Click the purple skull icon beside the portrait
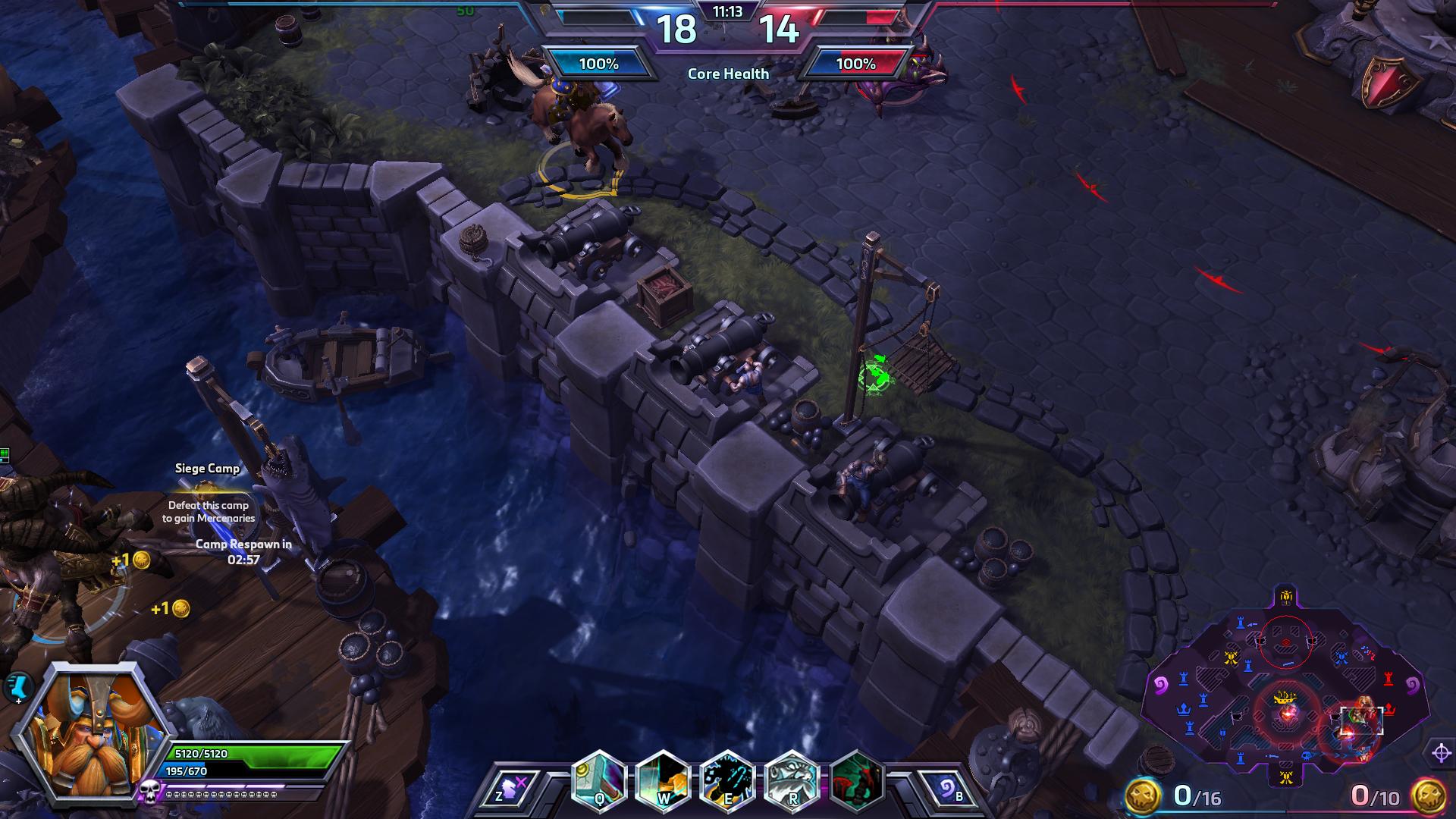Viewport: 1456px width, 819px height. pos(149,792)
